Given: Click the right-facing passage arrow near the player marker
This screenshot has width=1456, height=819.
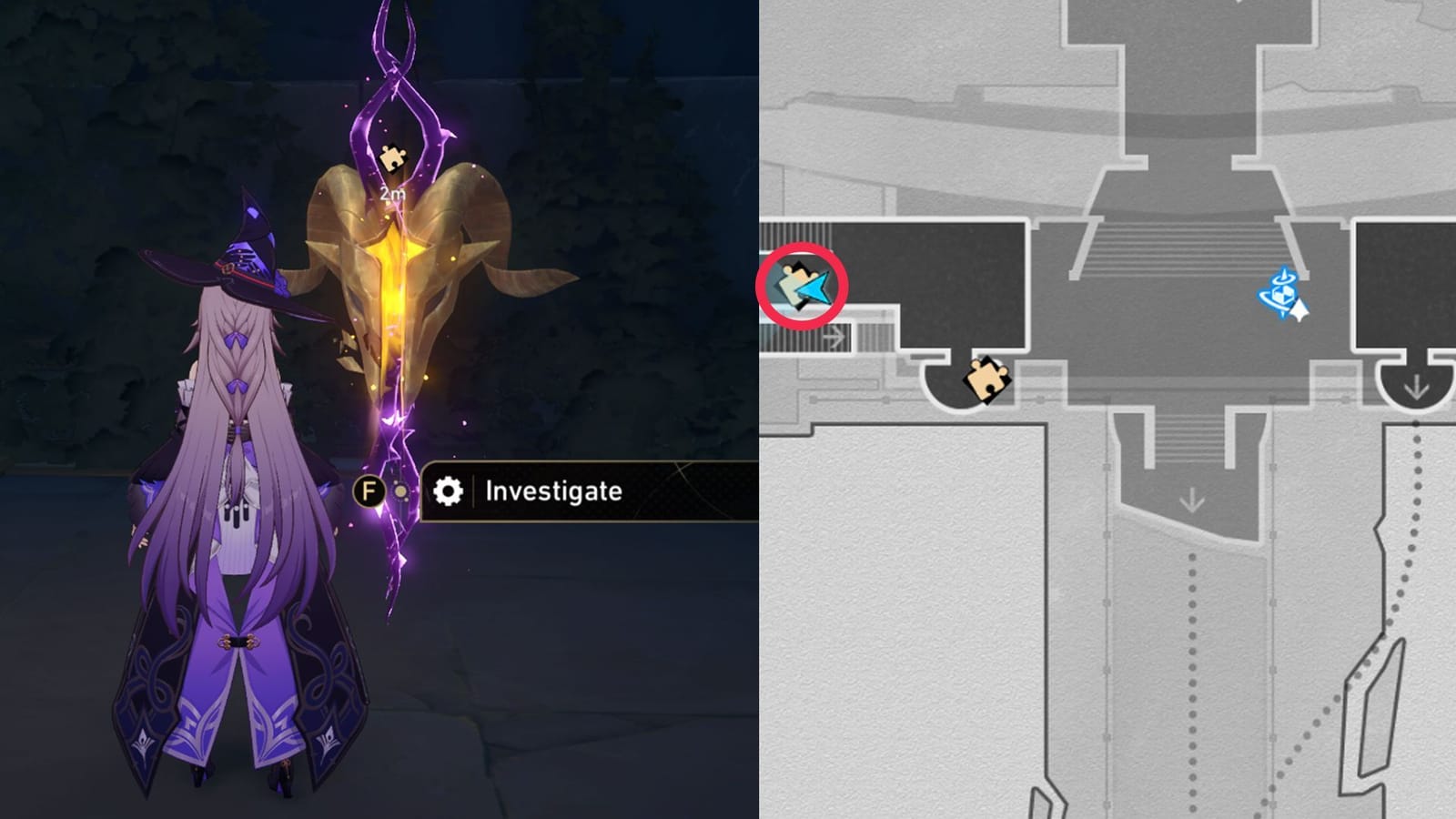Looking at the screenshot, I should coord(835,337).
